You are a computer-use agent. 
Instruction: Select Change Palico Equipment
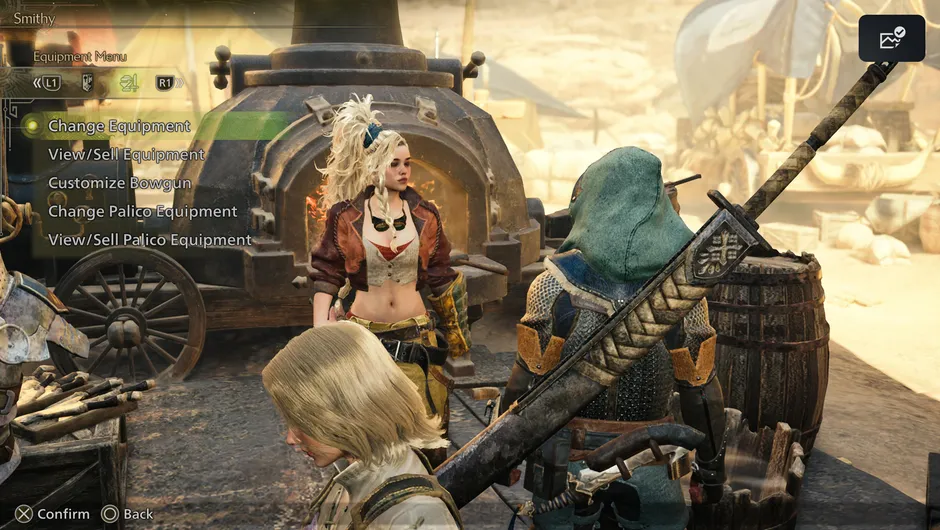tap(142, 211)
